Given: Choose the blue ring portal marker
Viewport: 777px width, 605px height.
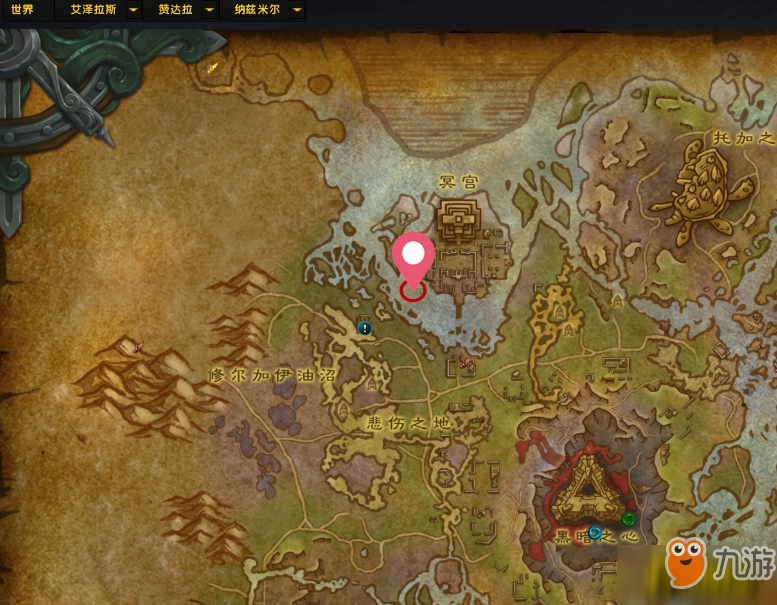Looking at the screenshot, I should [595, 532].
